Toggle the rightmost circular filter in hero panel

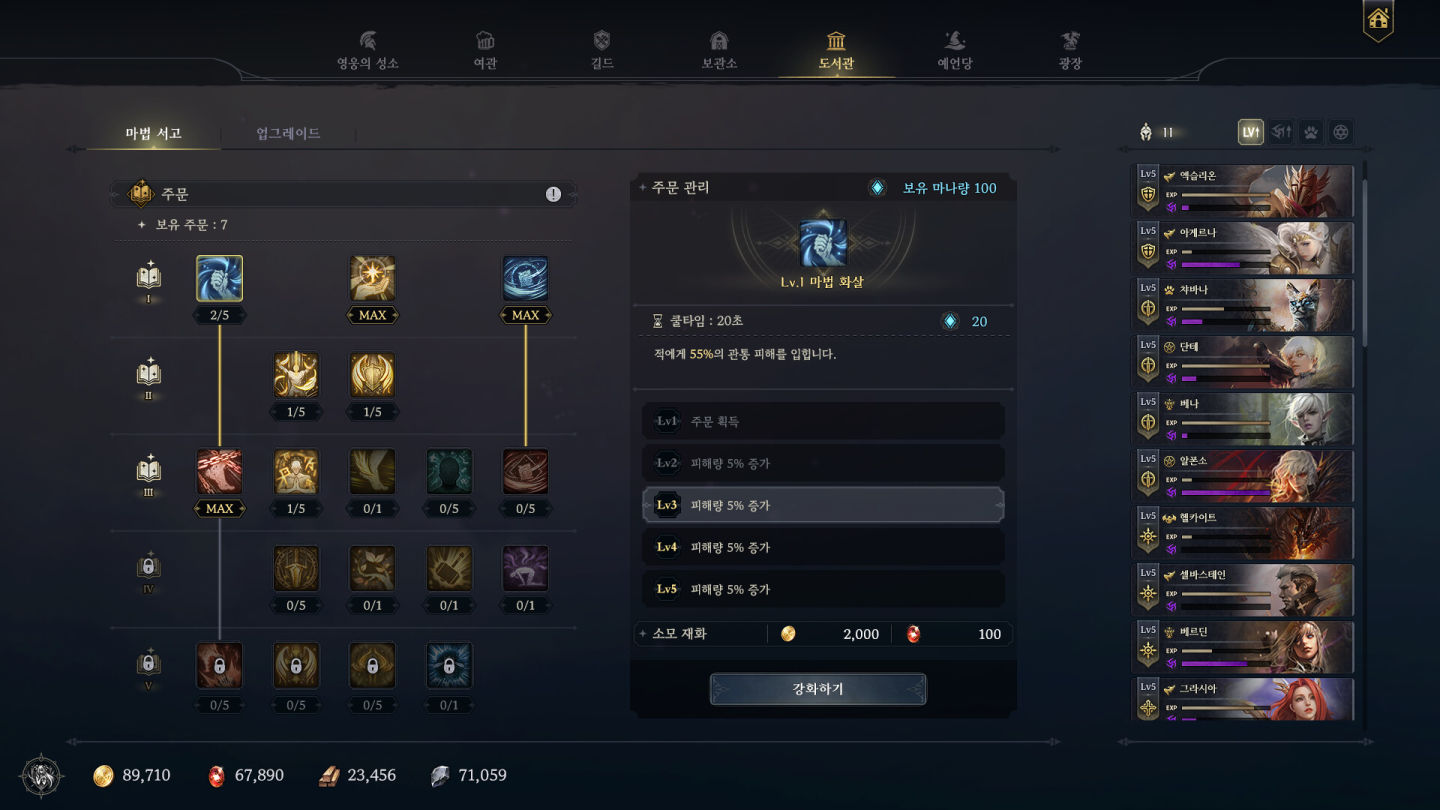1340,131
